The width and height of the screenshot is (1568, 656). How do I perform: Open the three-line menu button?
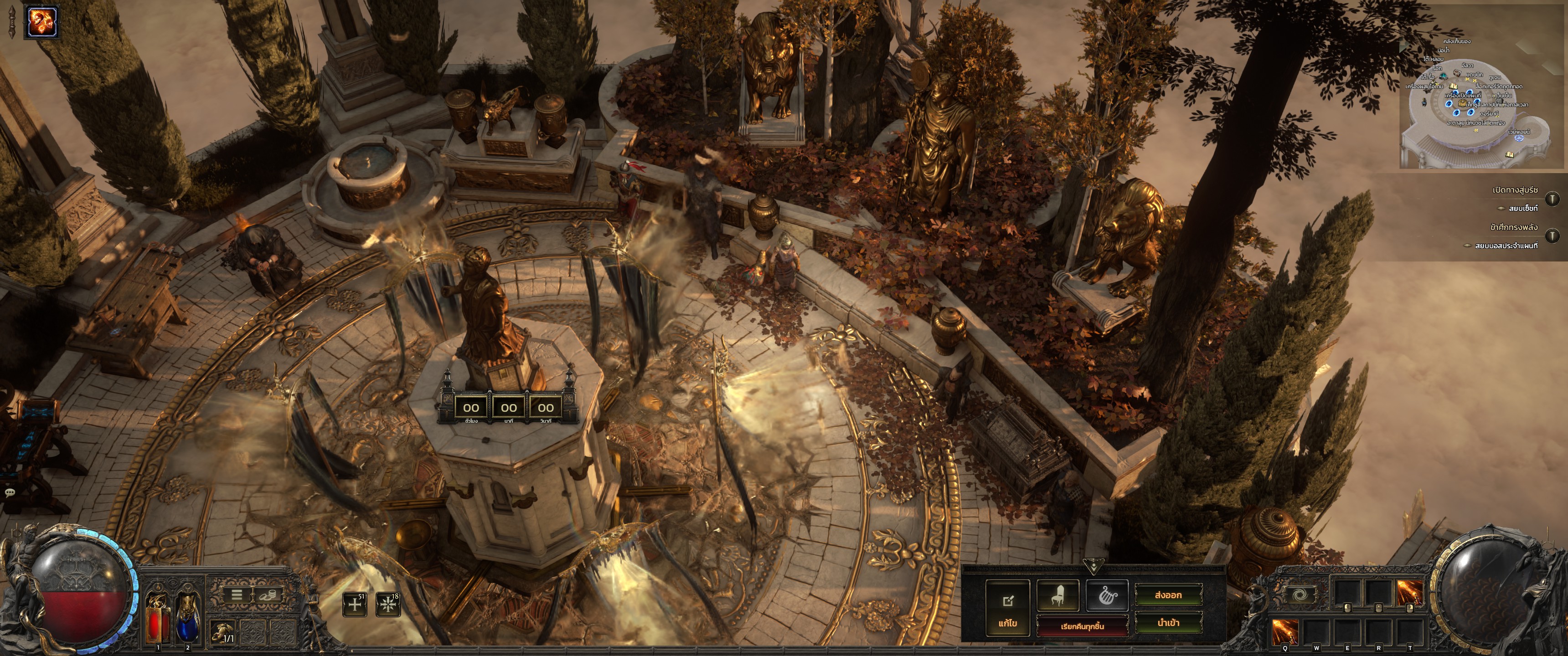[237, 594]
